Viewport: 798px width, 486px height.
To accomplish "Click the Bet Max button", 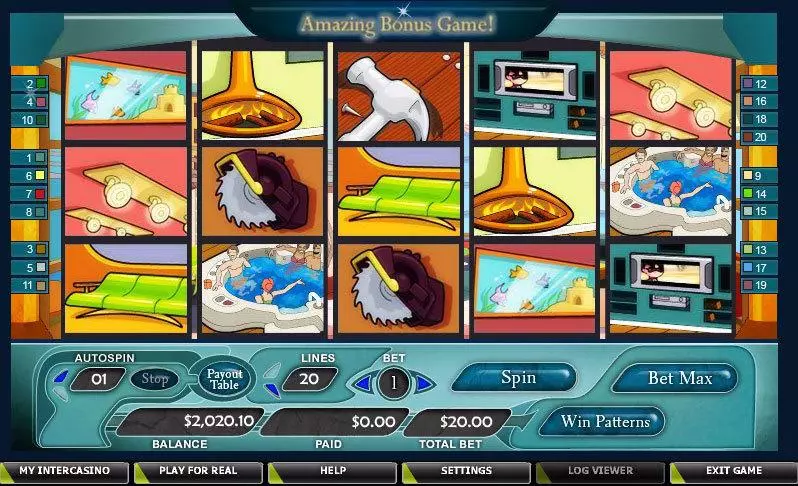I will (680, 378).
